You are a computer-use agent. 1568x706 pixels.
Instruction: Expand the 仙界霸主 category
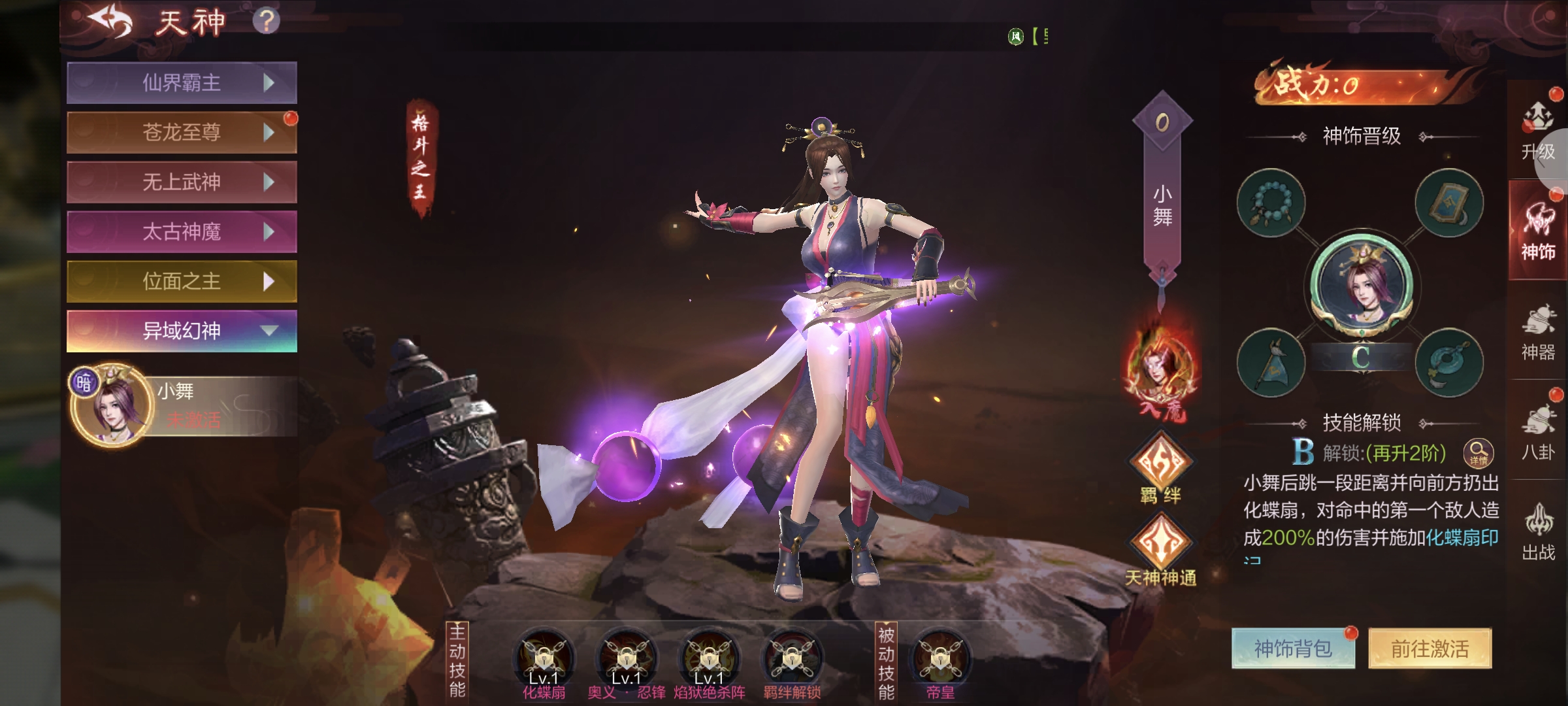tap(182, 83)
